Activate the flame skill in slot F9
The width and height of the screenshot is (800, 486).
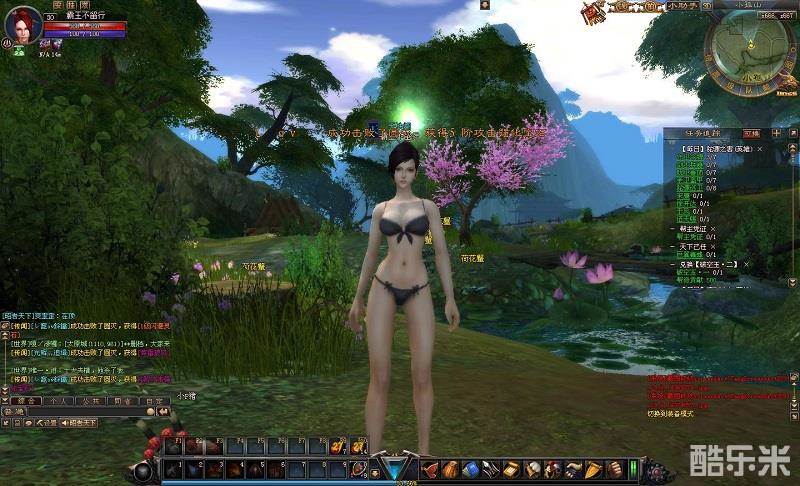coord(338,446)
